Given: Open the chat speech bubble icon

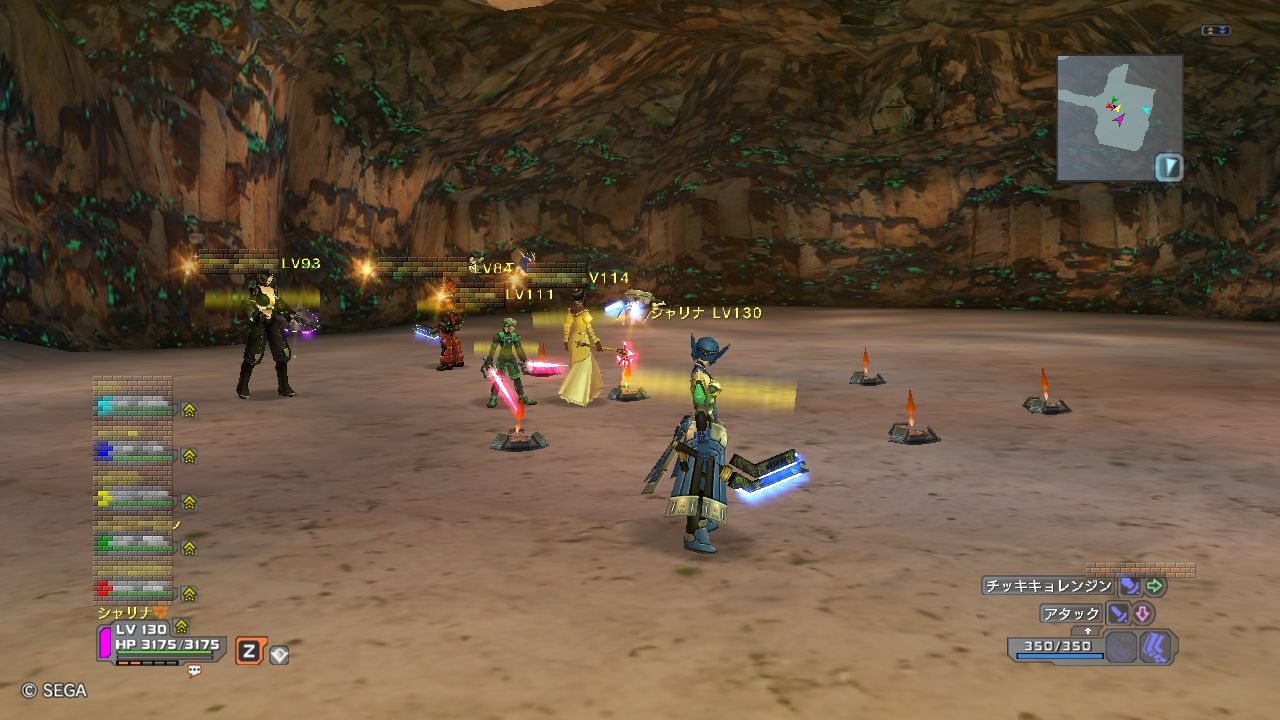Looking at the screenshot, I should [x=194, y=671].
